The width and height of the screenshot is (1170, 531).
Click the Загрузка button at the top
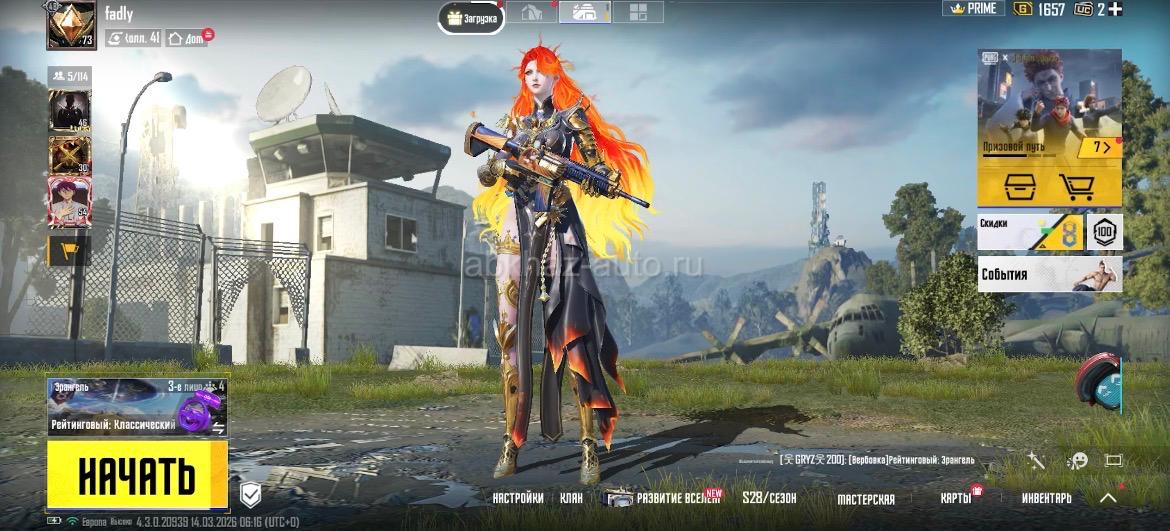(x=471, y=18)
